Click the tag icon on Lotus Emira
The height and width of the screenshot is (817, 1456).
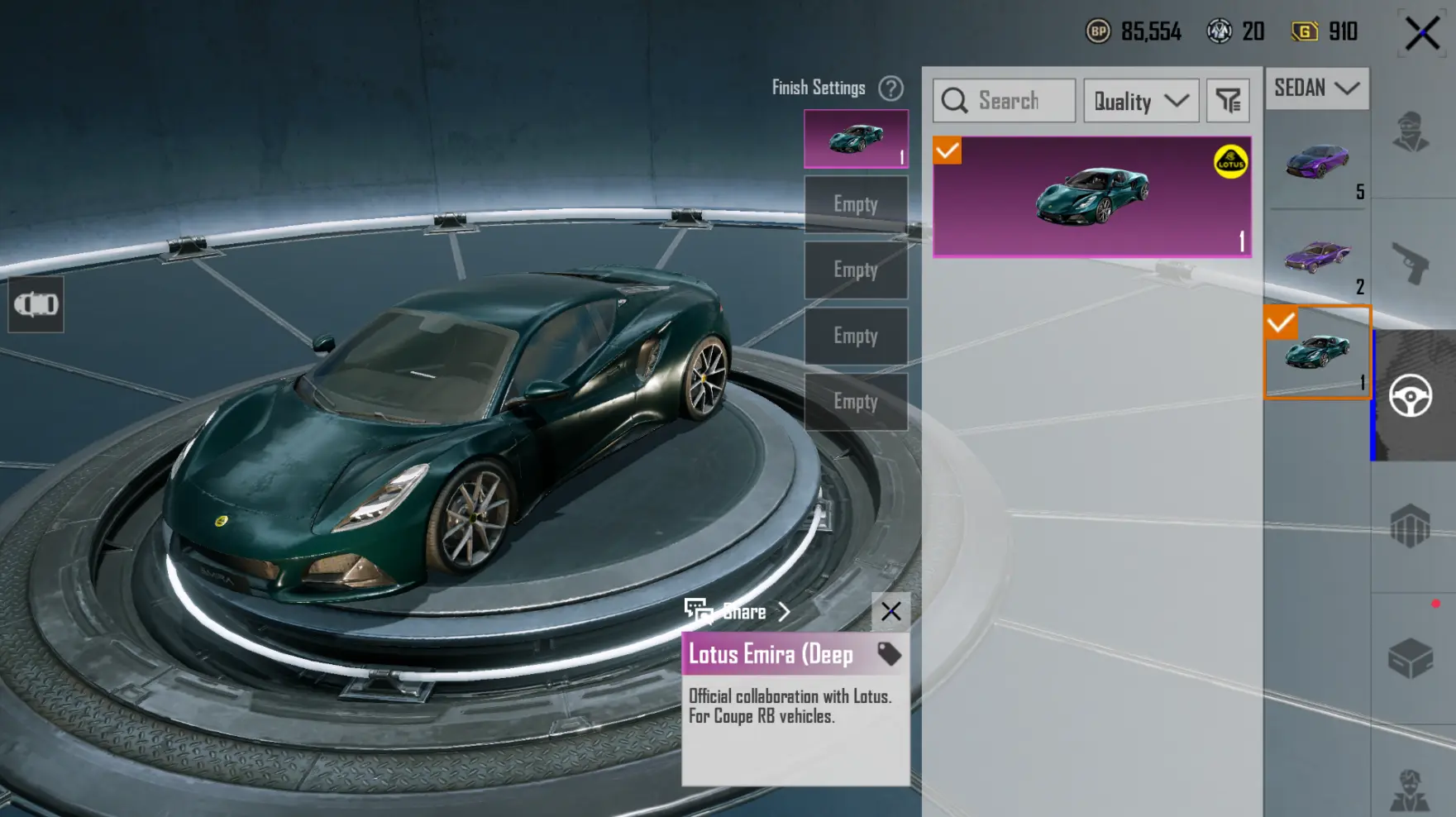coord(889,654)
